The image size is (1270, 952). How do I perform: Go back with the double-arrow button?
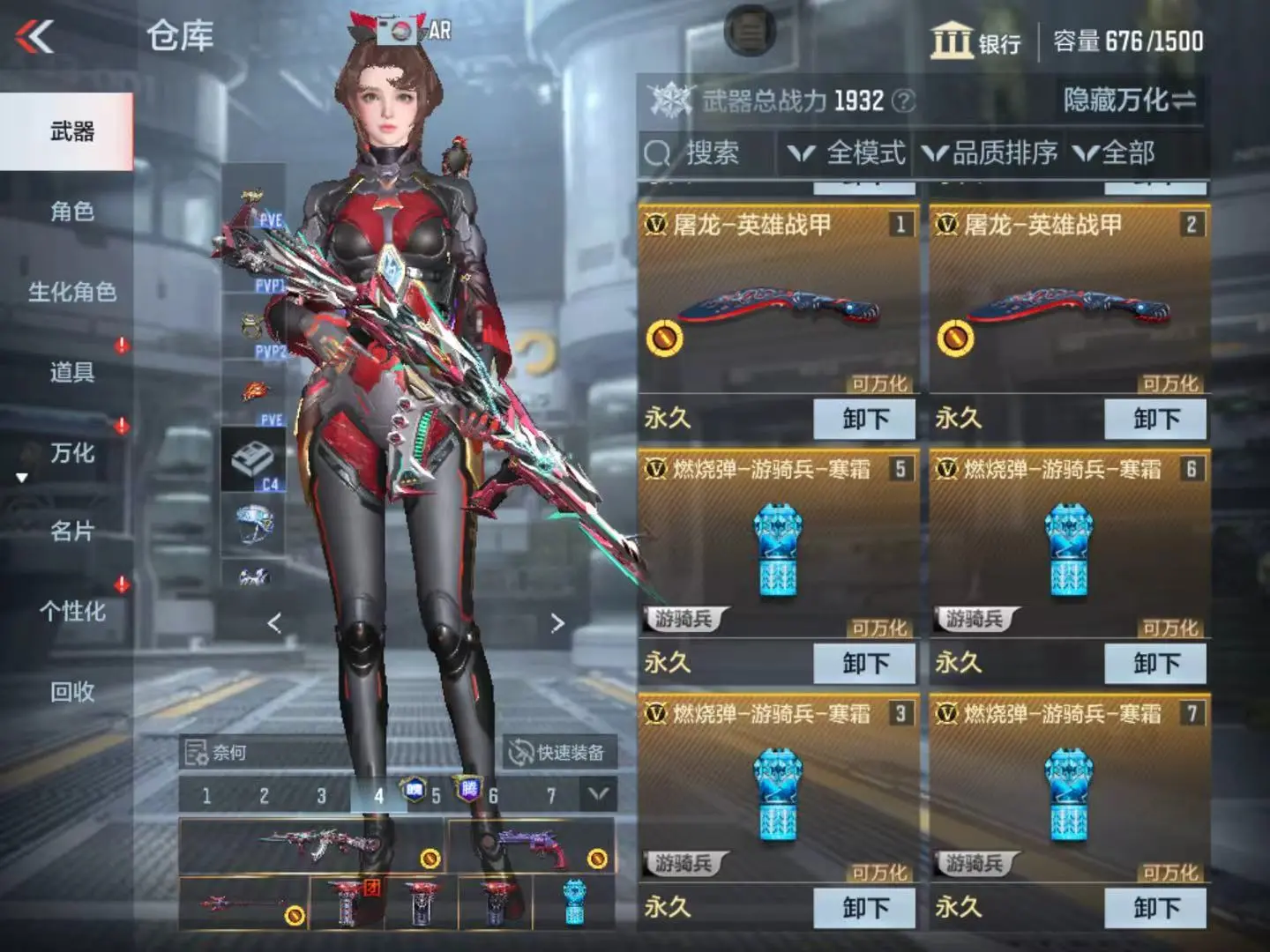[35, 37]
